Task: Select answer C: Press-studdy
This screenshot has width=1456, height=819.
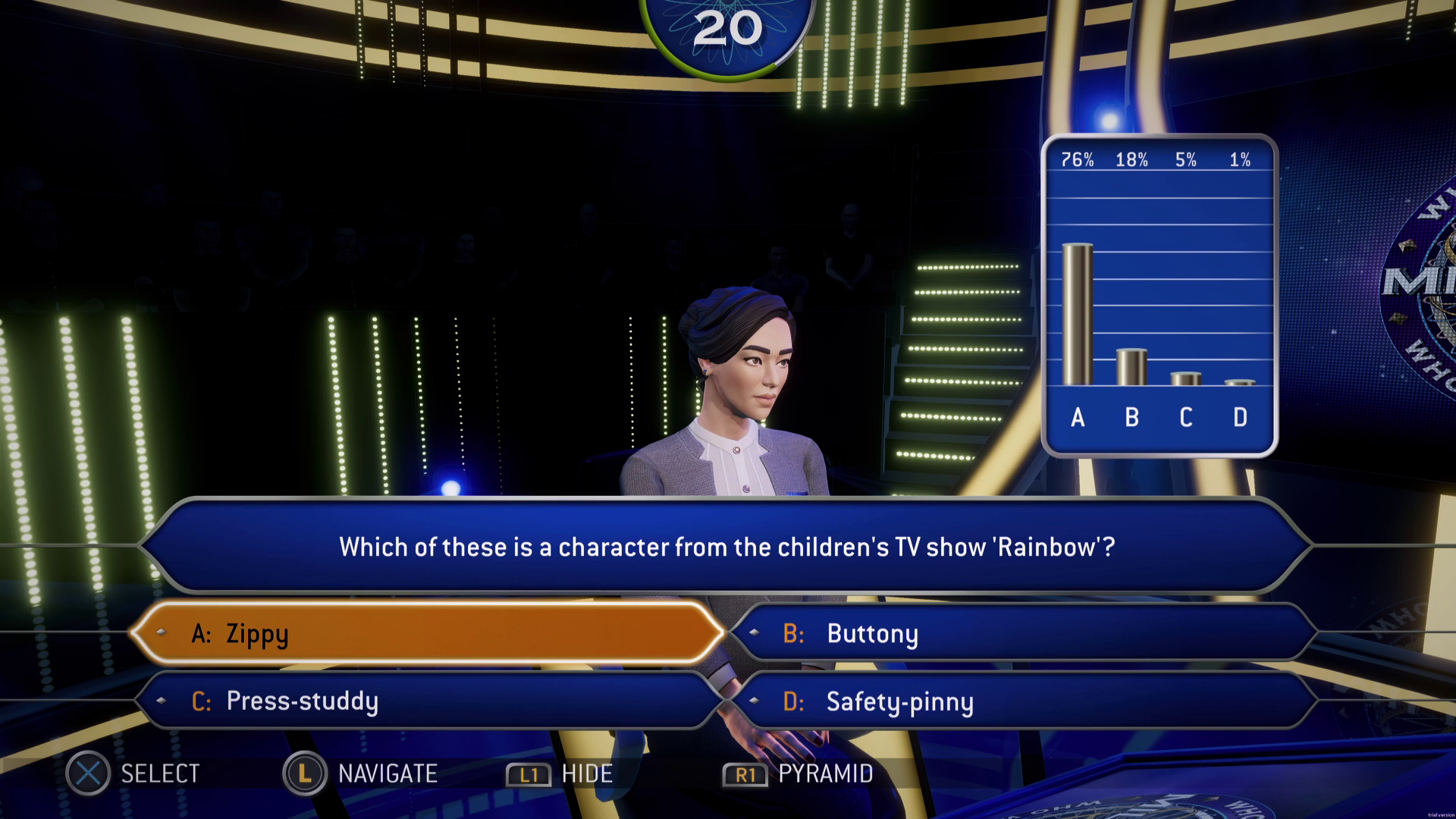Action: (428, 701)
